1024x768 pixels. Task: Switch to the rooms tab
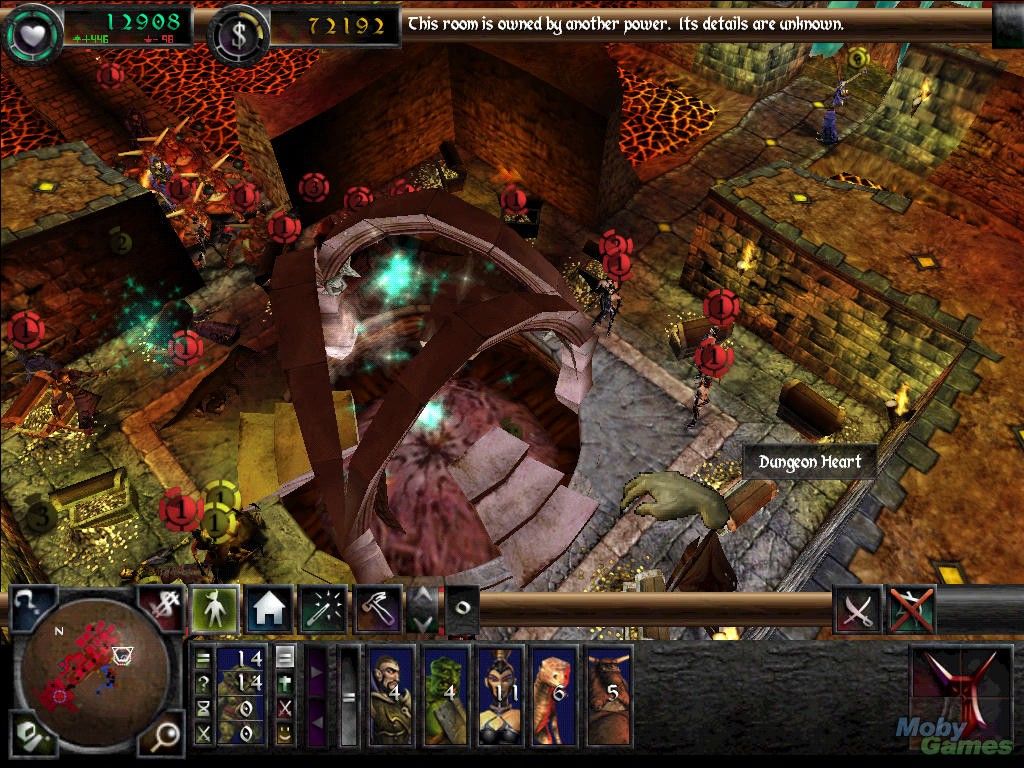point(268,609)
